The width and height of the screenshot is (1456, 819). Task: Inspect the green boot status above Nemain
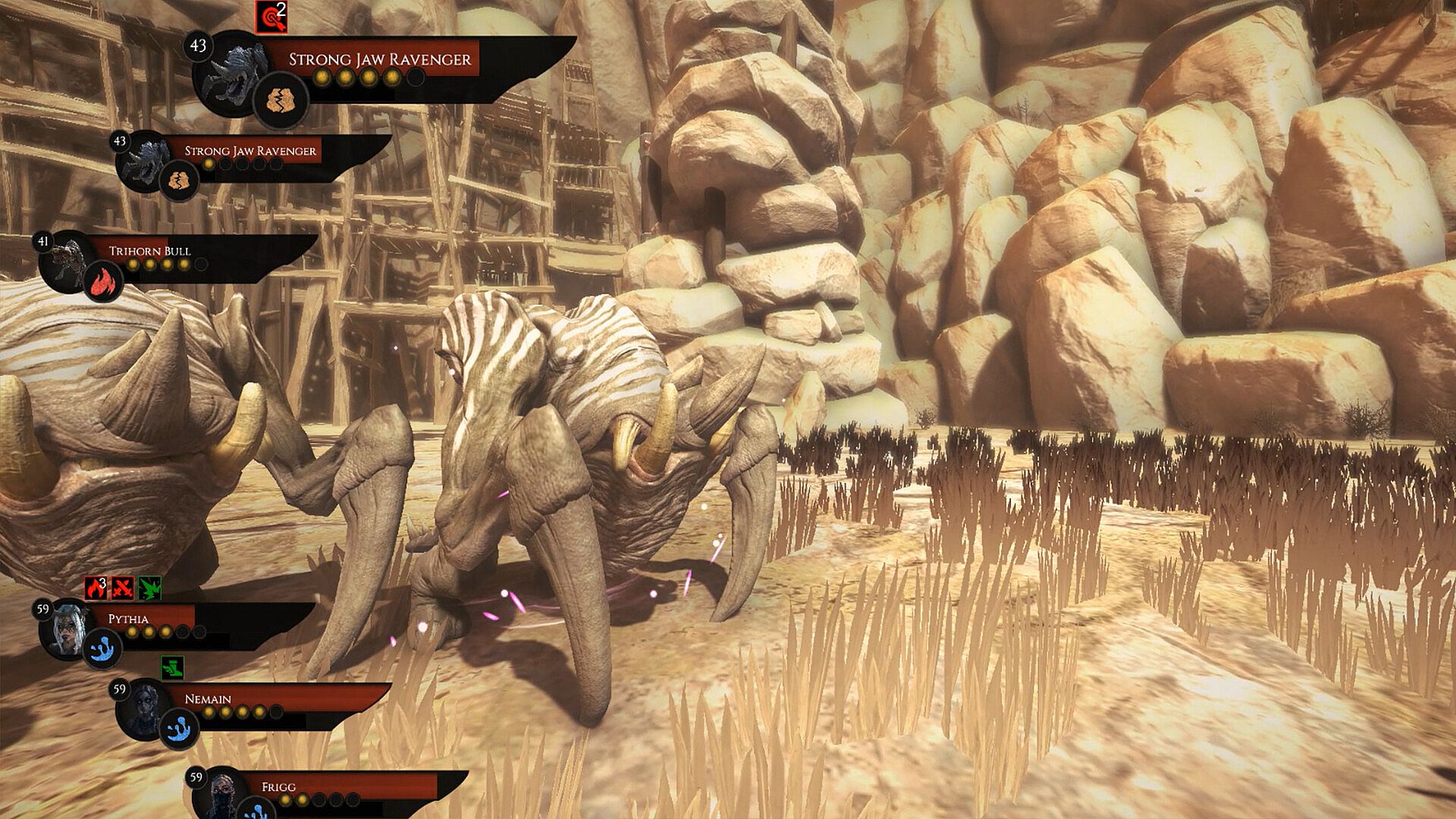point(173,668)
